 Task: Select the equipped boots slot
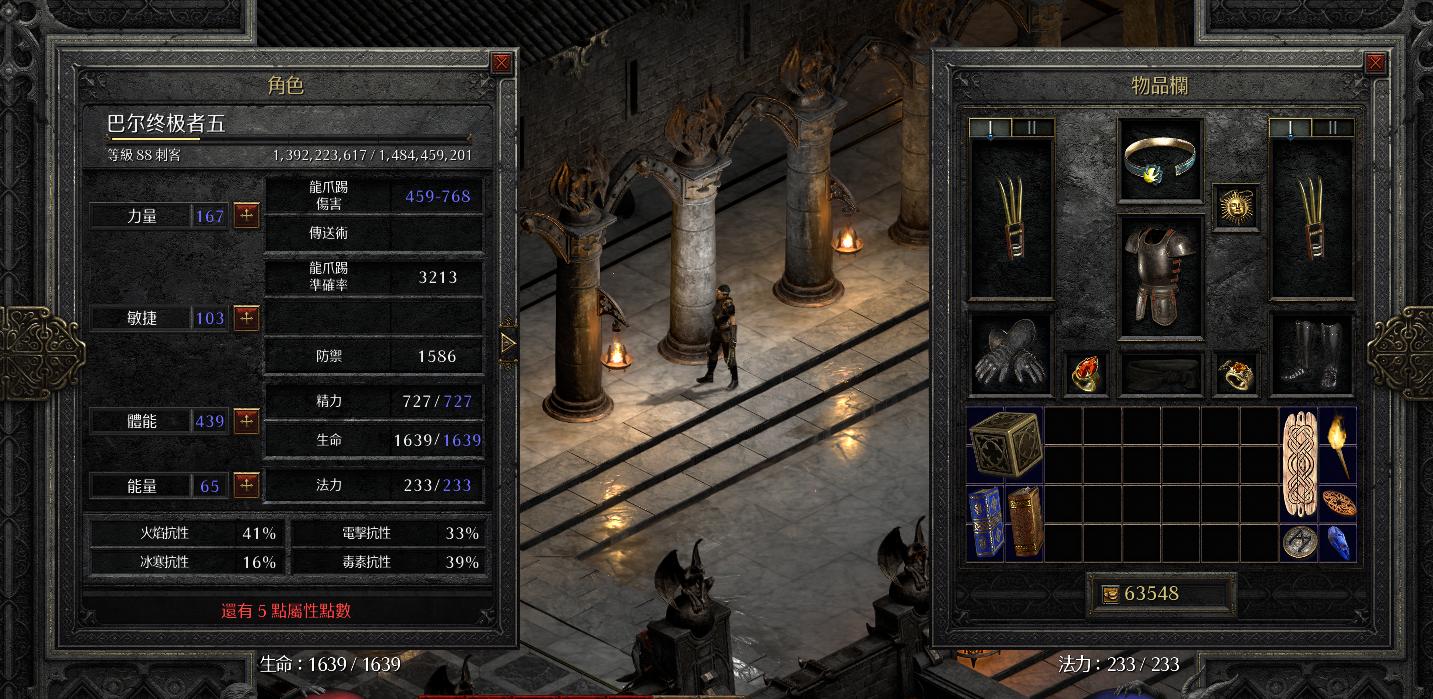[x=1310, y=355]
